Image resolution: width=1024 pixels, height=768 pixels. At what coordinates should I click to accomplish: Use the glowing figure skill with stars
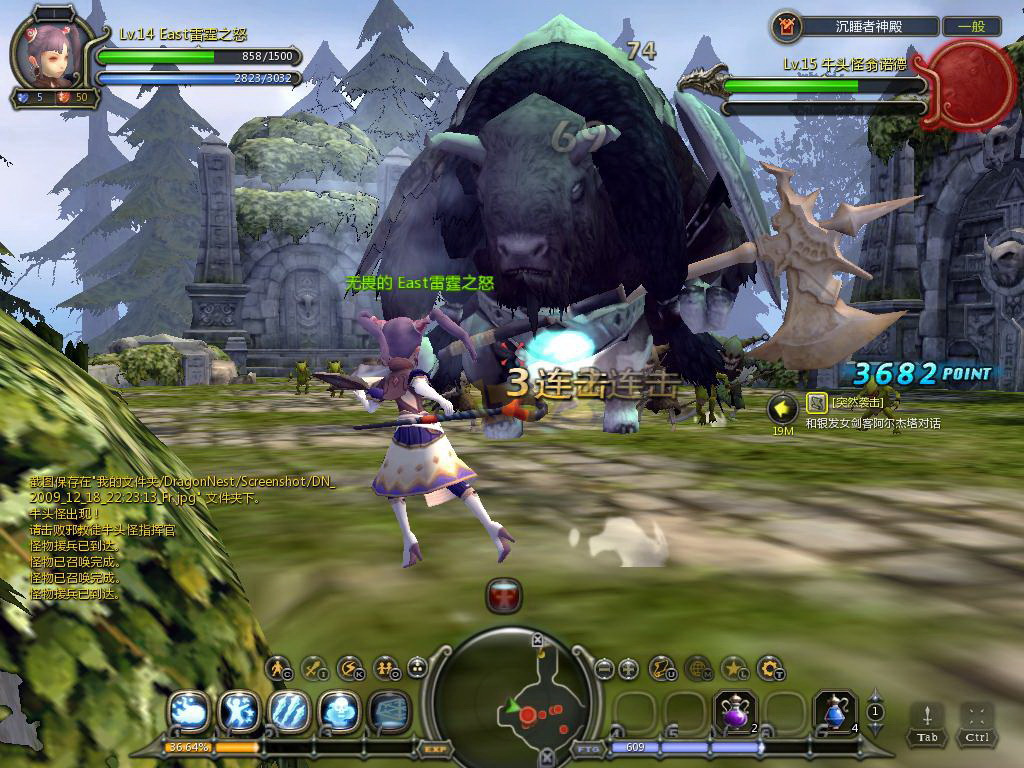(238, 712)
